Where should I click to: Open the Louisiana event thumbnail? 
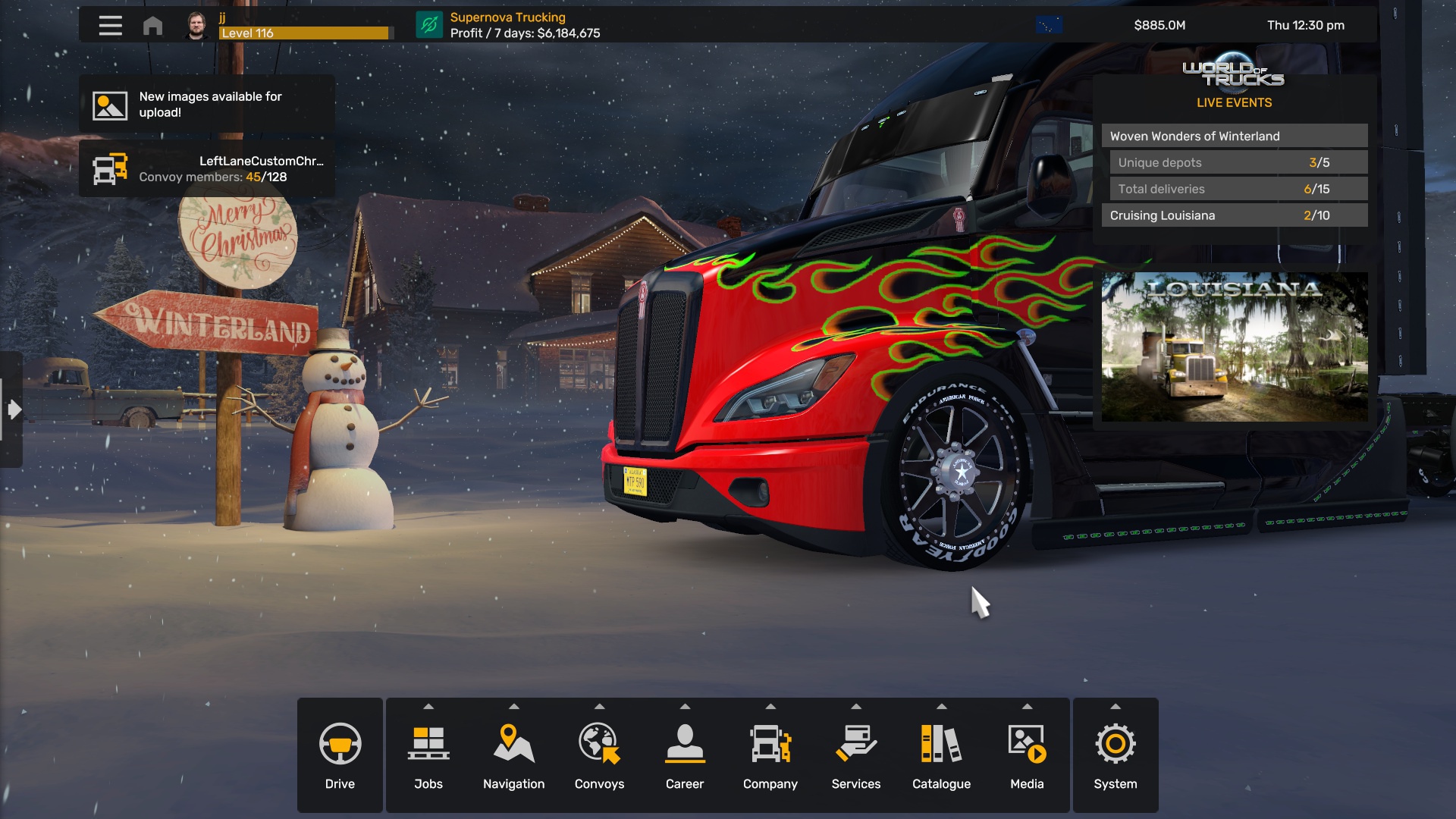[x=1234, y=347]
